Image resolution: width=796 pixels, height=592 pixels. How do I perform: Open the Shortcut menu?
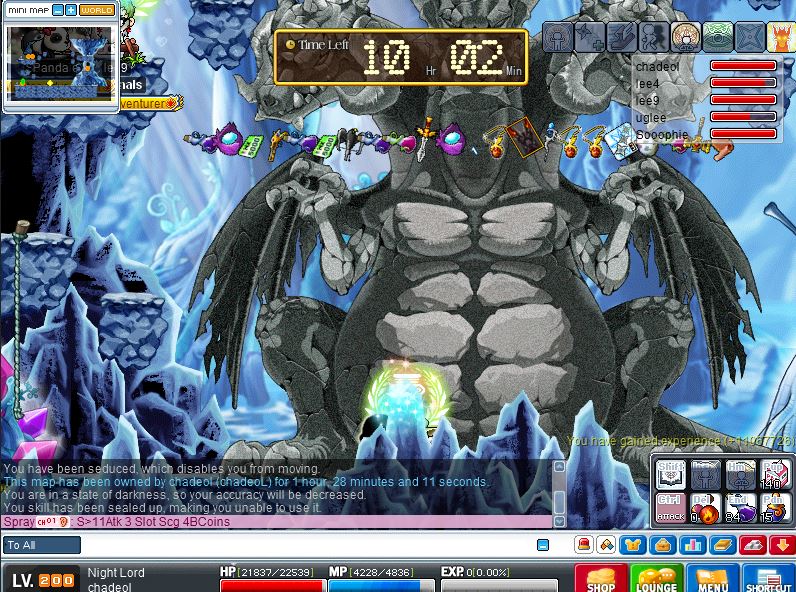(x=768, y=579)
